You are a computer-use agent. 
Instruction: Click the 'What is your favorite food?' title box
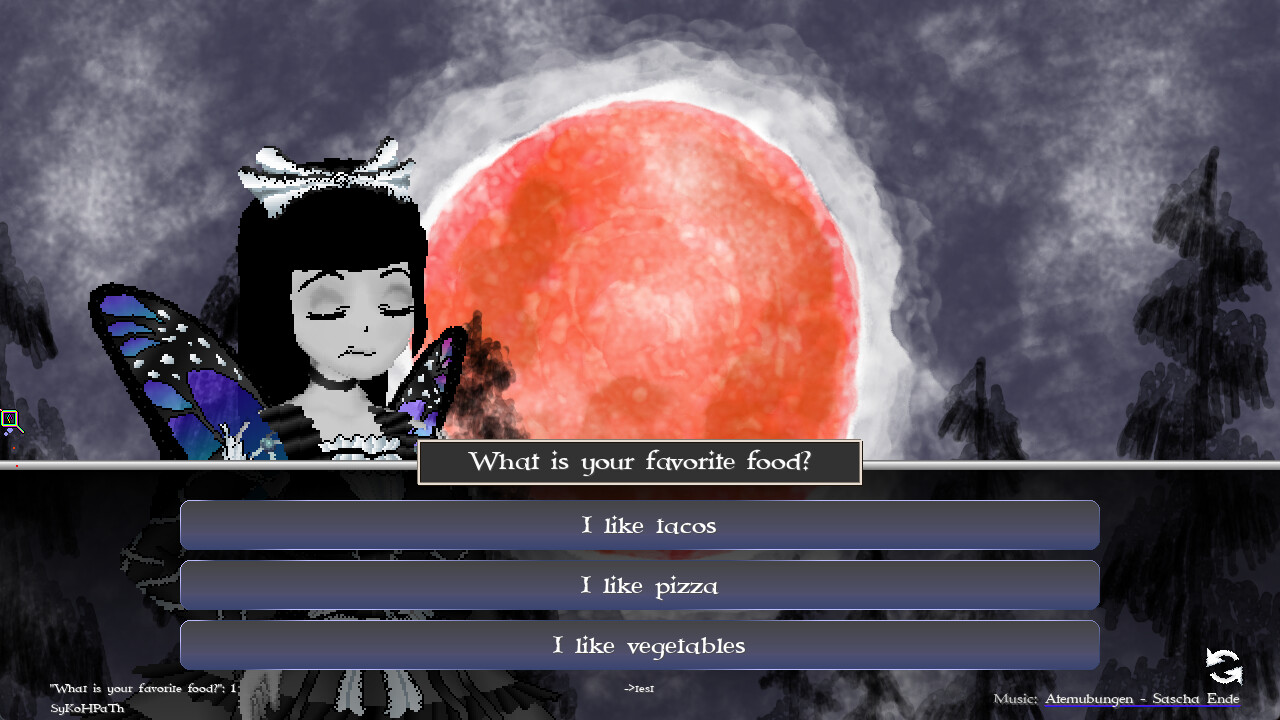point(640,461)
